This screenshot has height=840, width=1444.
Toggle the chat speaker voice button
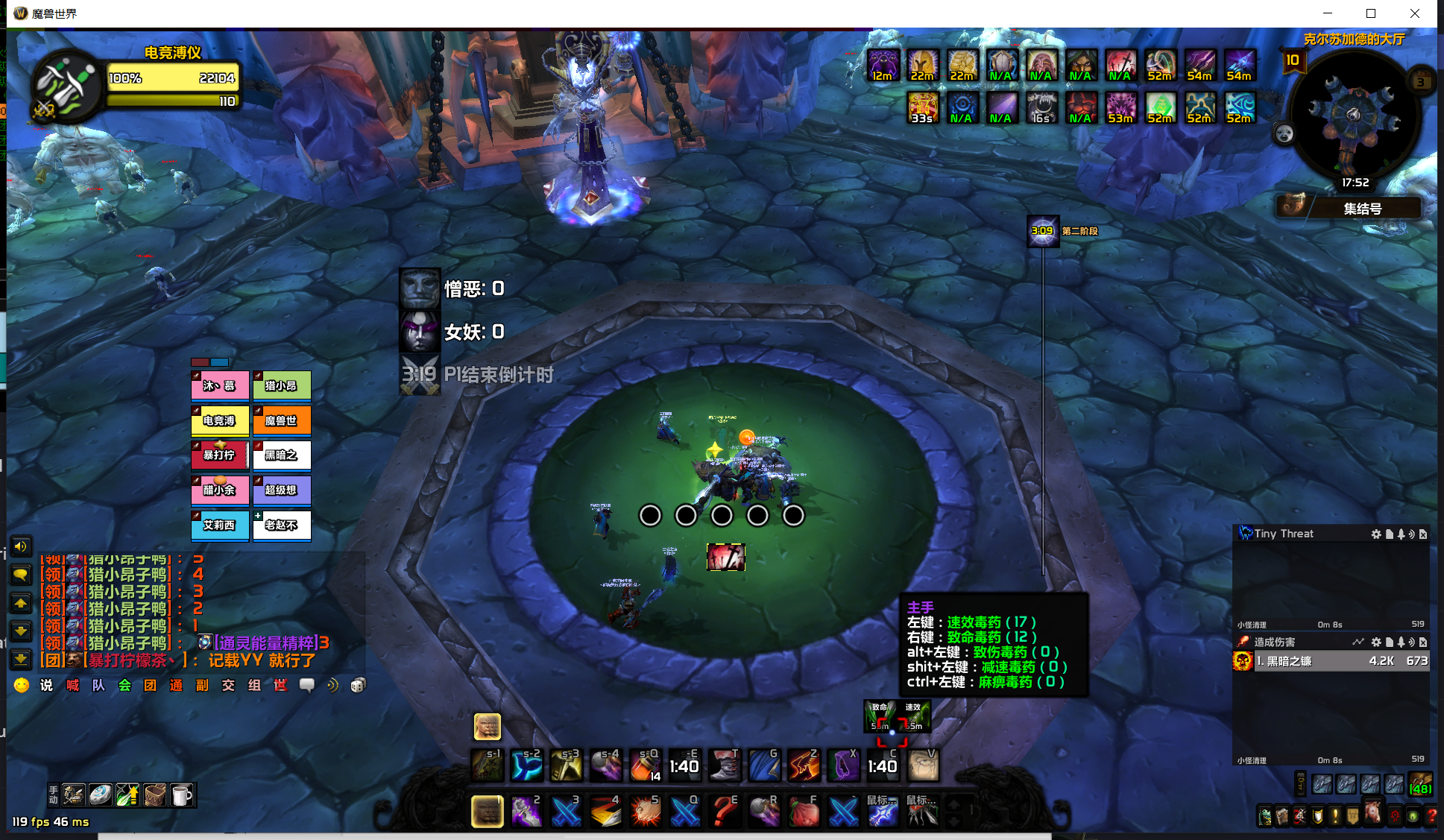(21, 547)
